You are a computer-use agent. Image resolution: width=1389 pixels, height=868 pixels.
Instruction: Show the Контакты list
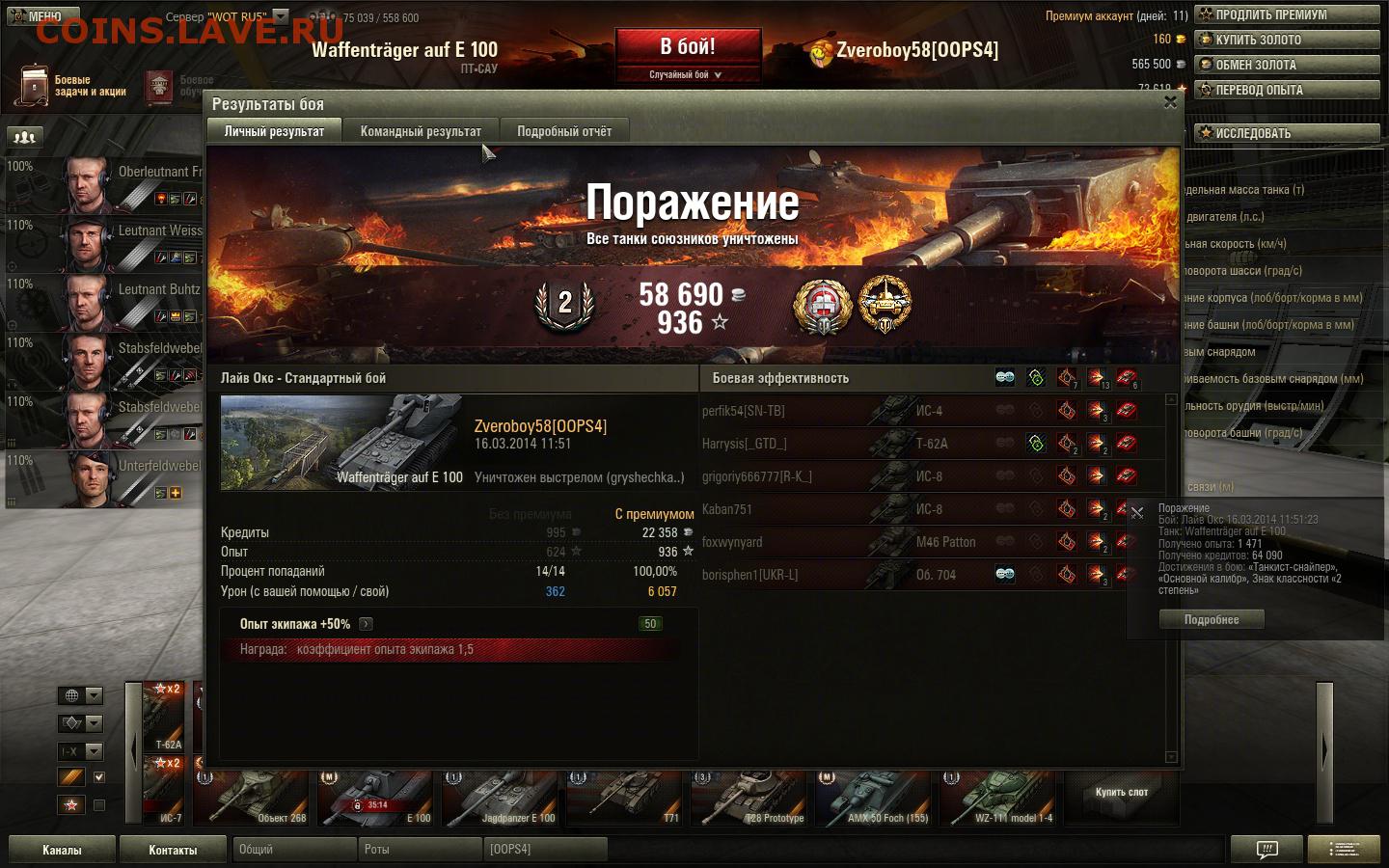click(173, 850)
